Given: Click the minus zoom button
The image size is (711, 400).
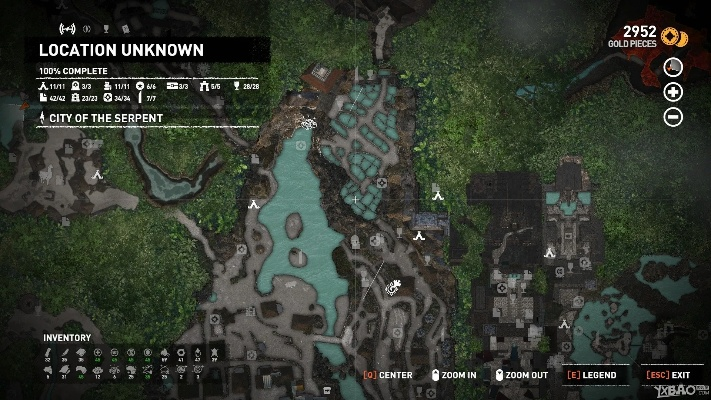Looking at the screenshot, I should 673,117.
